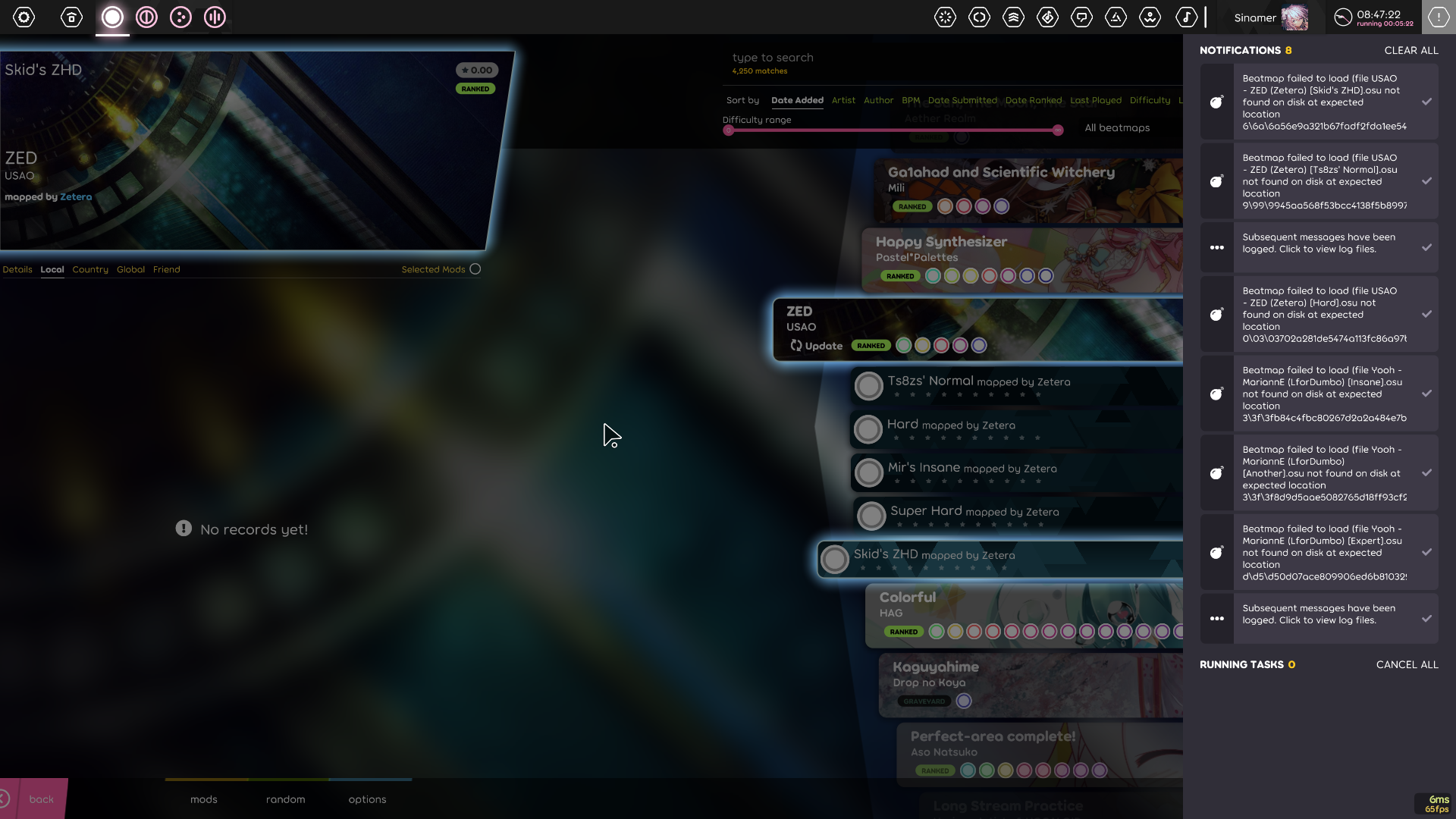Switch to the osu!catch ruleset
The height and width of the screenshot is (819, 1456).
(x=180, y=17)
